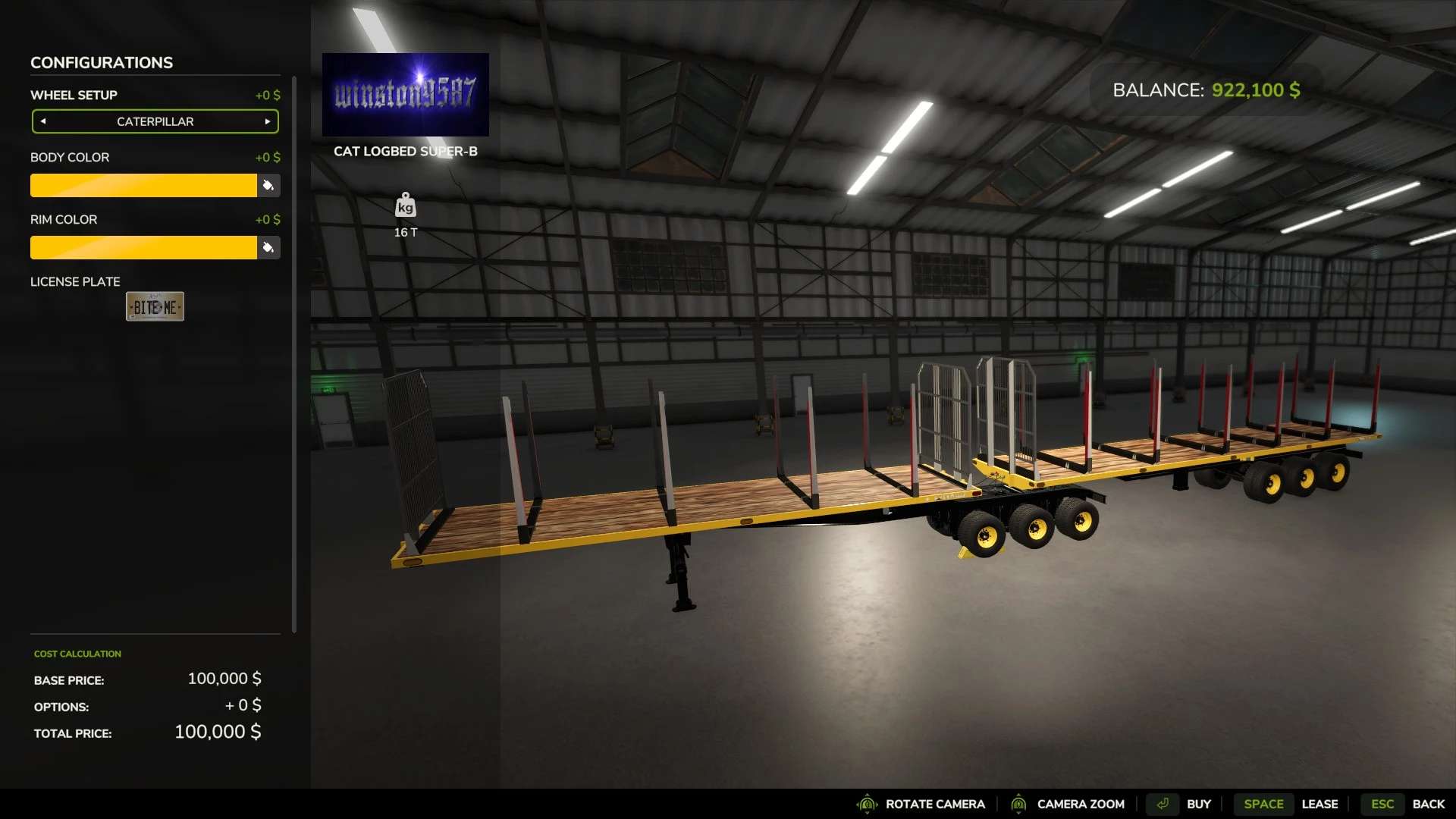The width and height of the screenshot is (1456, 819).
Task: Click the SPACE key indicator beside Lease
Action: (1263, 804)
